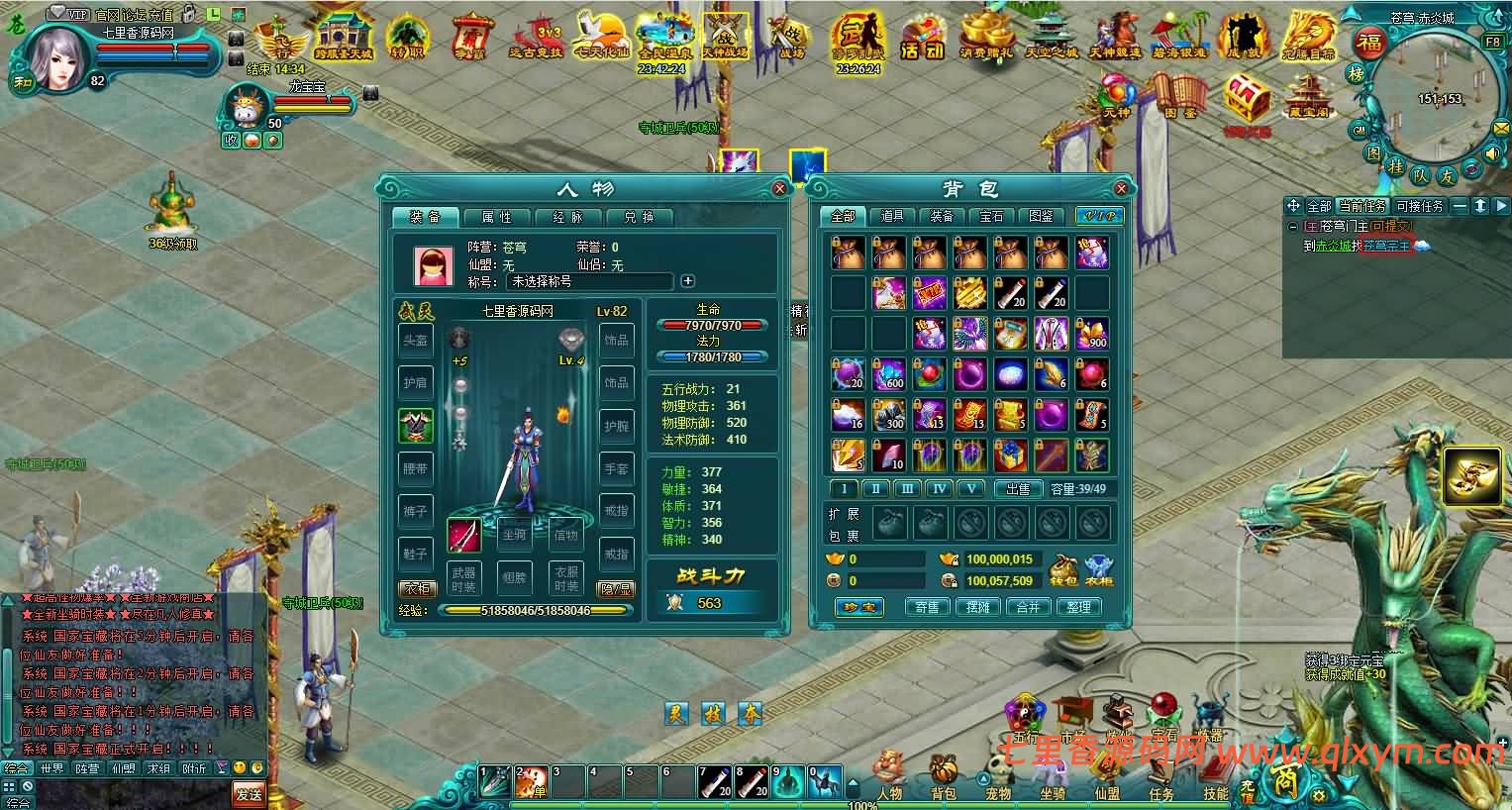Screen dimensions: 1512x810
Task: Click the 整理 sort button in backpack
Action: click(x=1079, y=607)
